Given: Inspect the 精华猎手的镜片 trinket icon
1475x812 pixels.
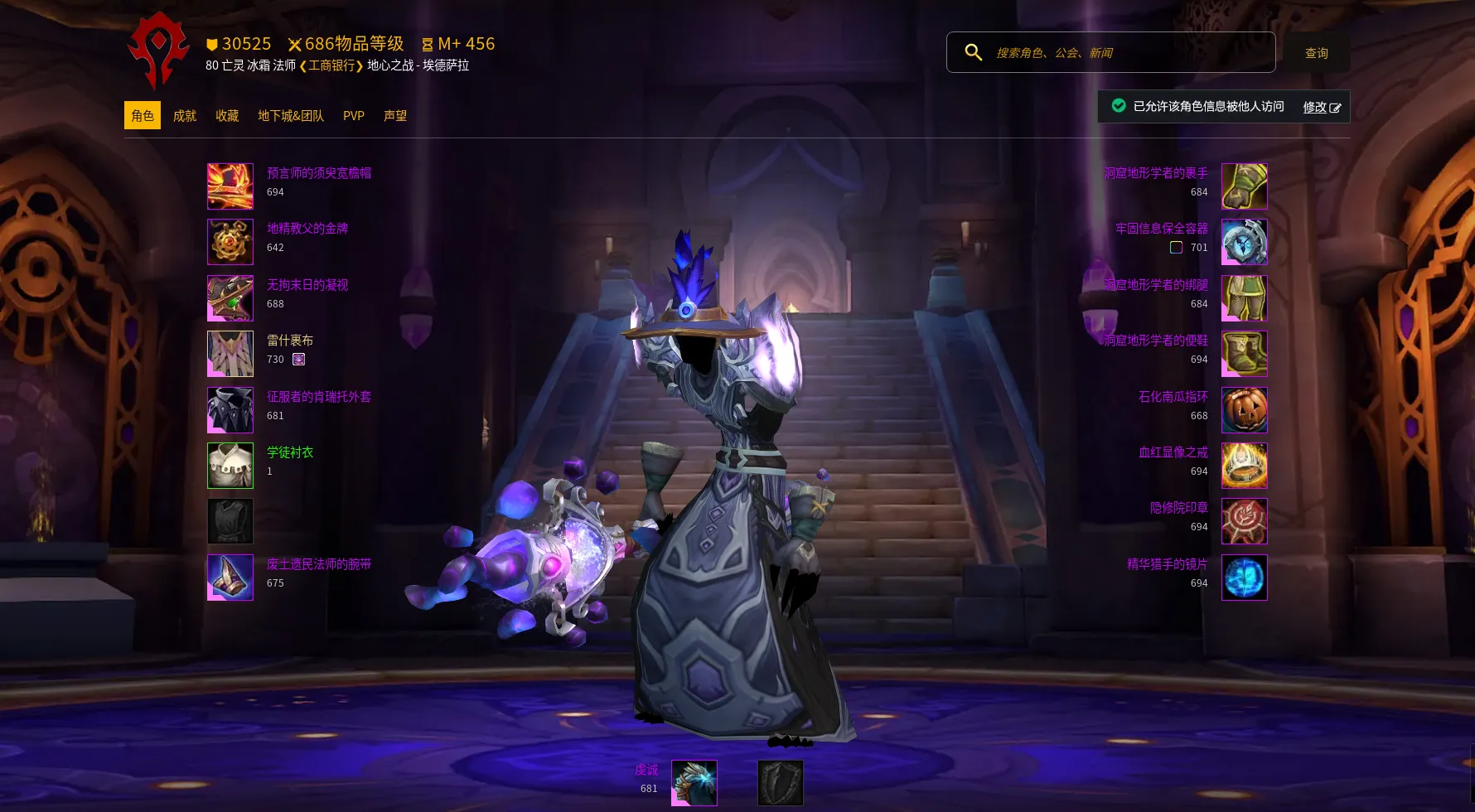Looking at the screenshot, I should click(x=1244, y=578).
